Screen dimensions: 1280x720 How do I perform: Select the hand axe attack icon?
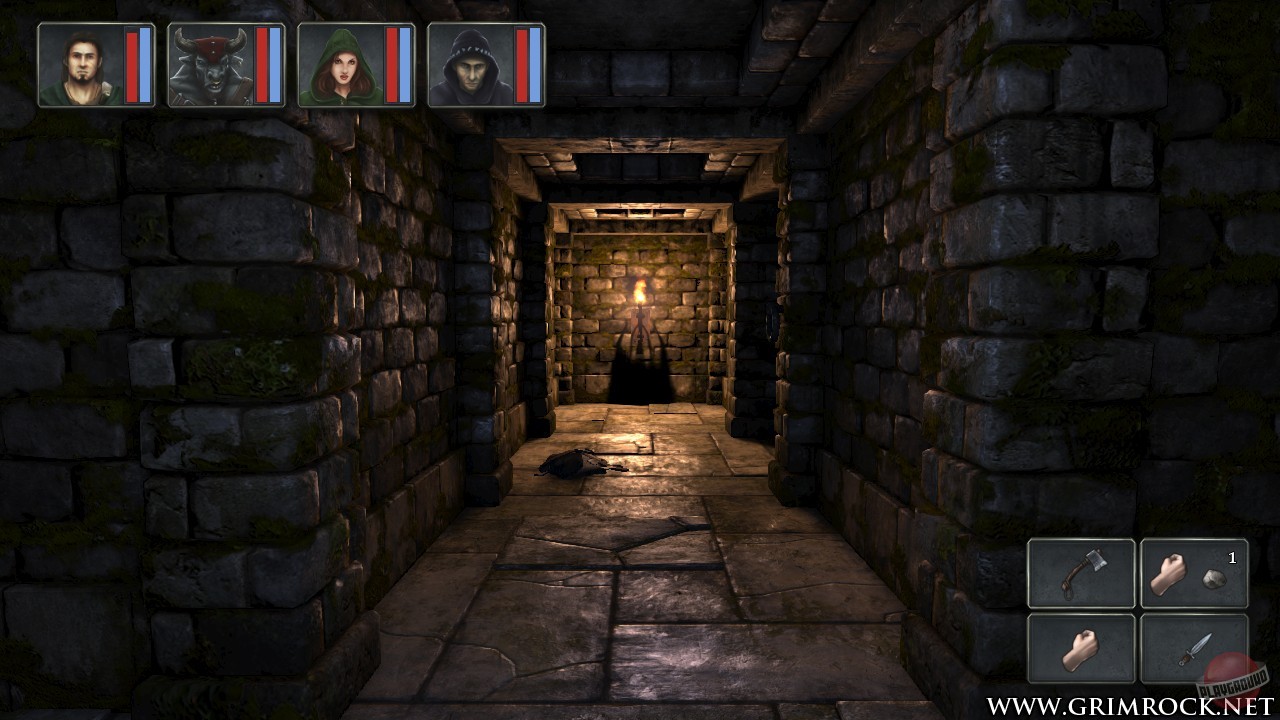click(1083, 574)
